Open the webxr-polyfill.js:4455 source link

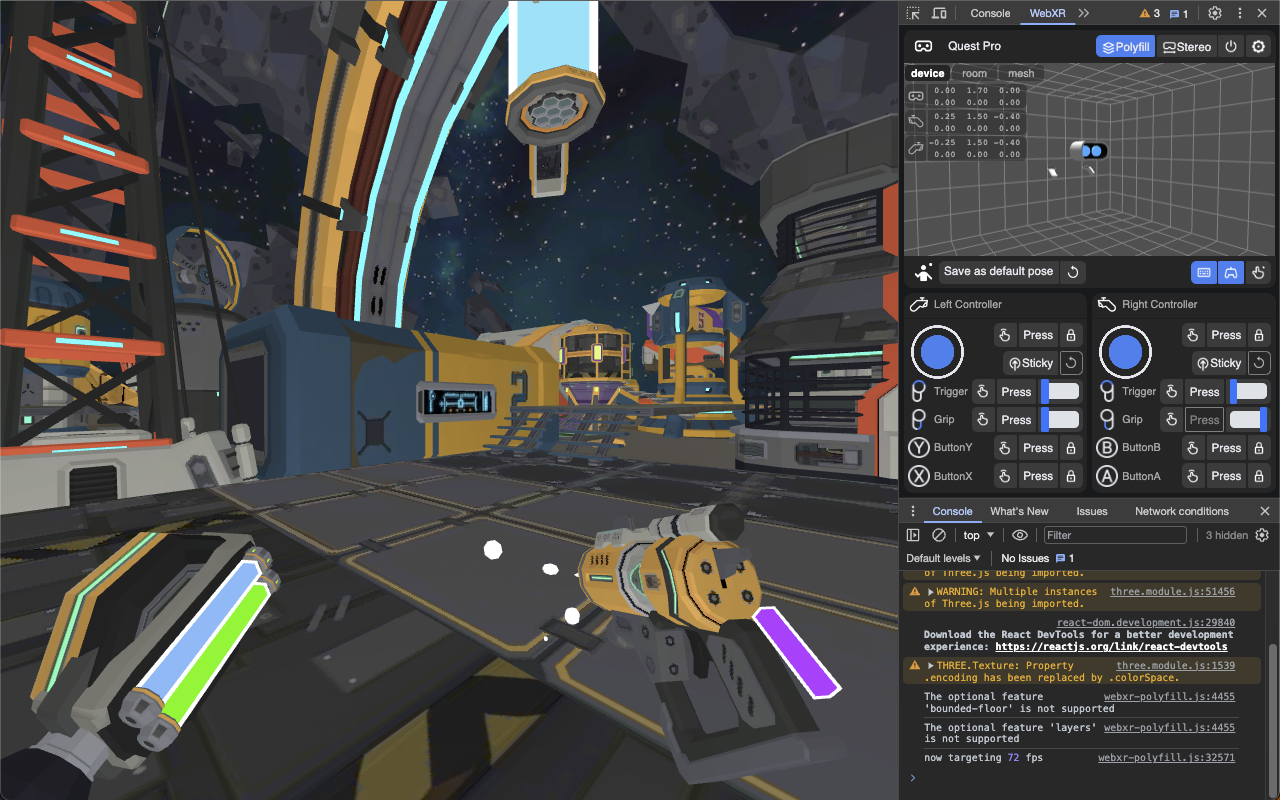(1168, 697)
